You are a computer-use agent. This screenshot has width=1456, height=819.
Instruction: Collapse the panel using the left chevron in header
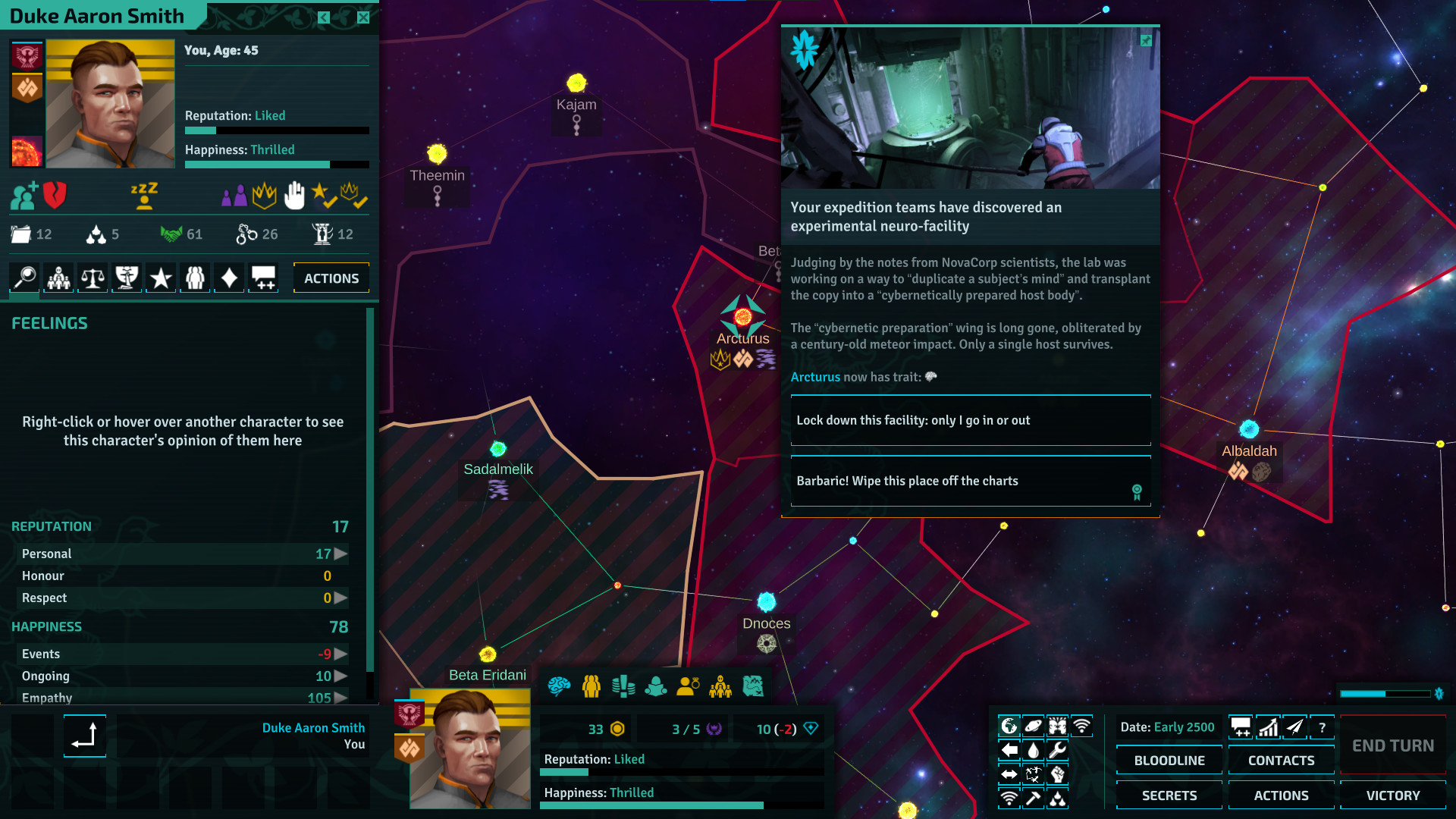point(325,17)
